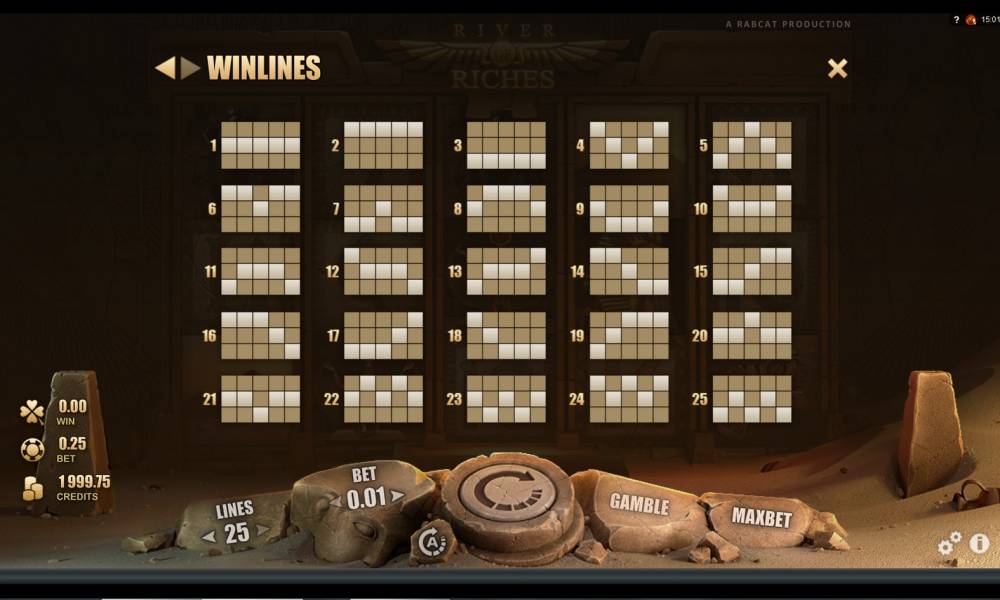Screen dimensions: 1000x600
Task: Go to the previous paytable page
Action: tap(164, 68)
